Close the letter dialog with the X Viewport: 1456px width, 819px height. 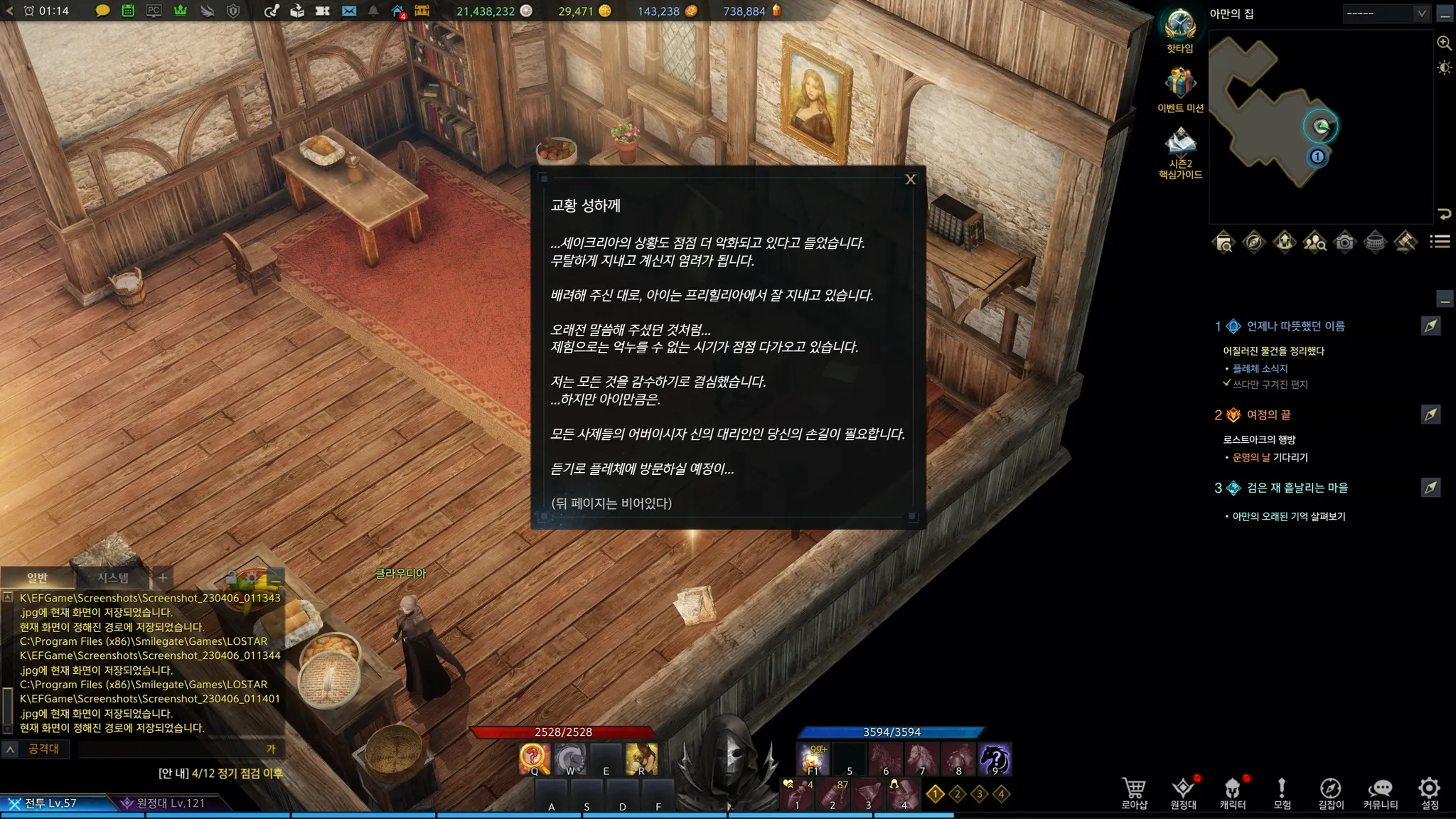coord(910,180)
